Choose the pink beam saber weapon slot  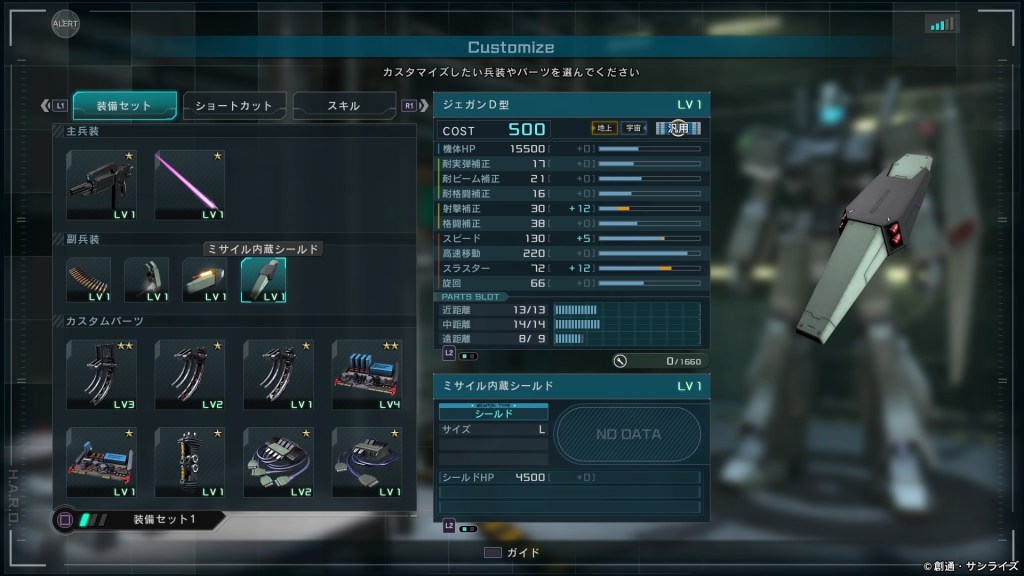(190, 185)
